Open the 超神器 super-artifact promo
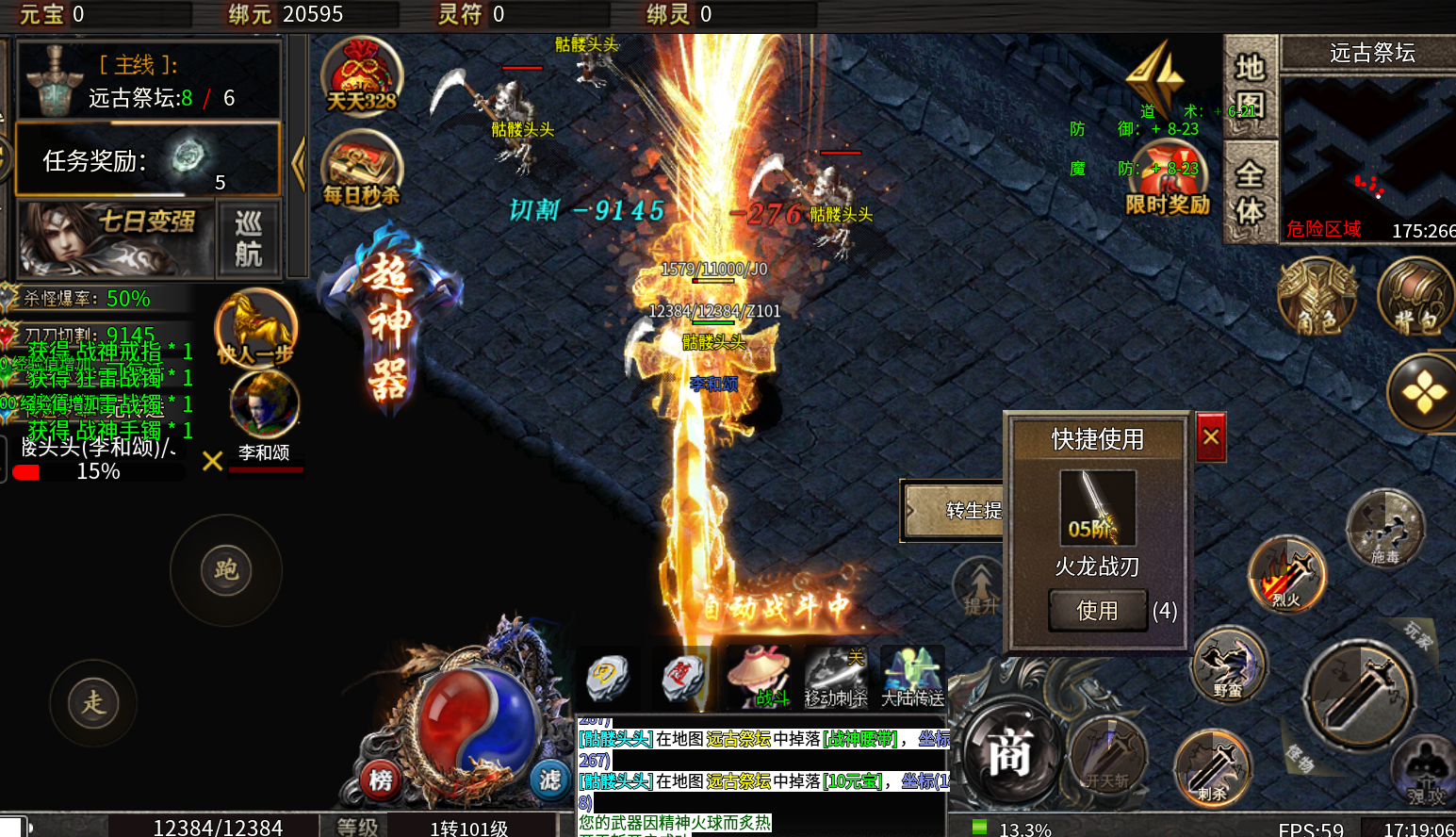Screen dimensions: 1456x837 (388, 325)
